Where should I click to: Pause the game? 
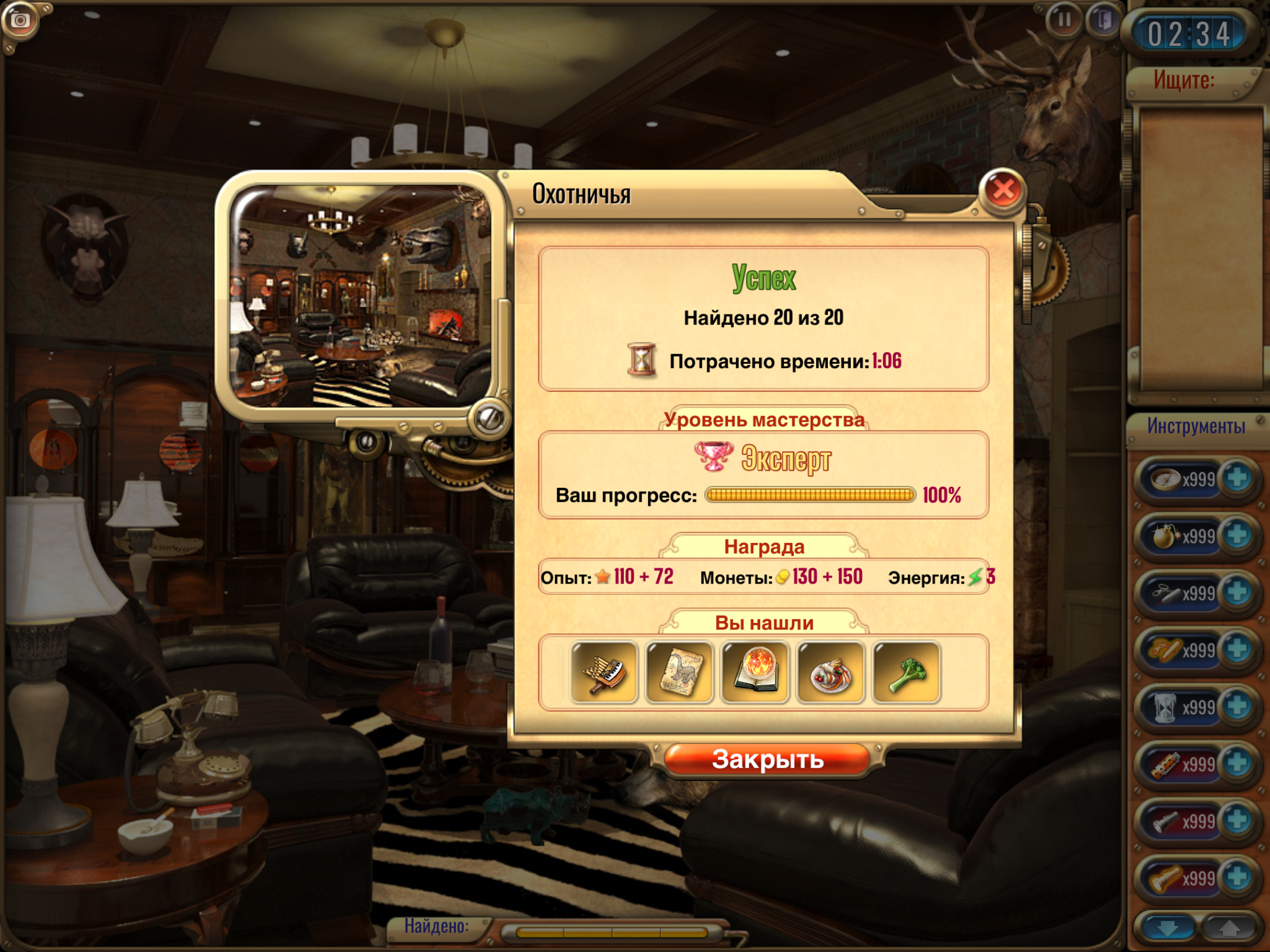[1064, 21]
